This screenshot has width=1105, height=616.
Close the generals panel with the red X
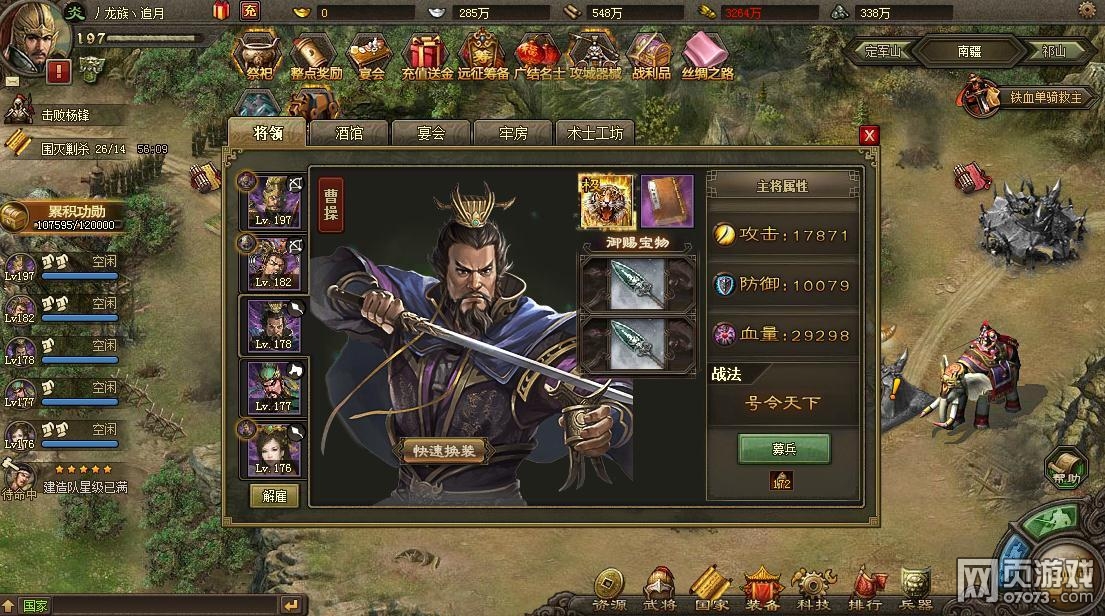(870, 135)
